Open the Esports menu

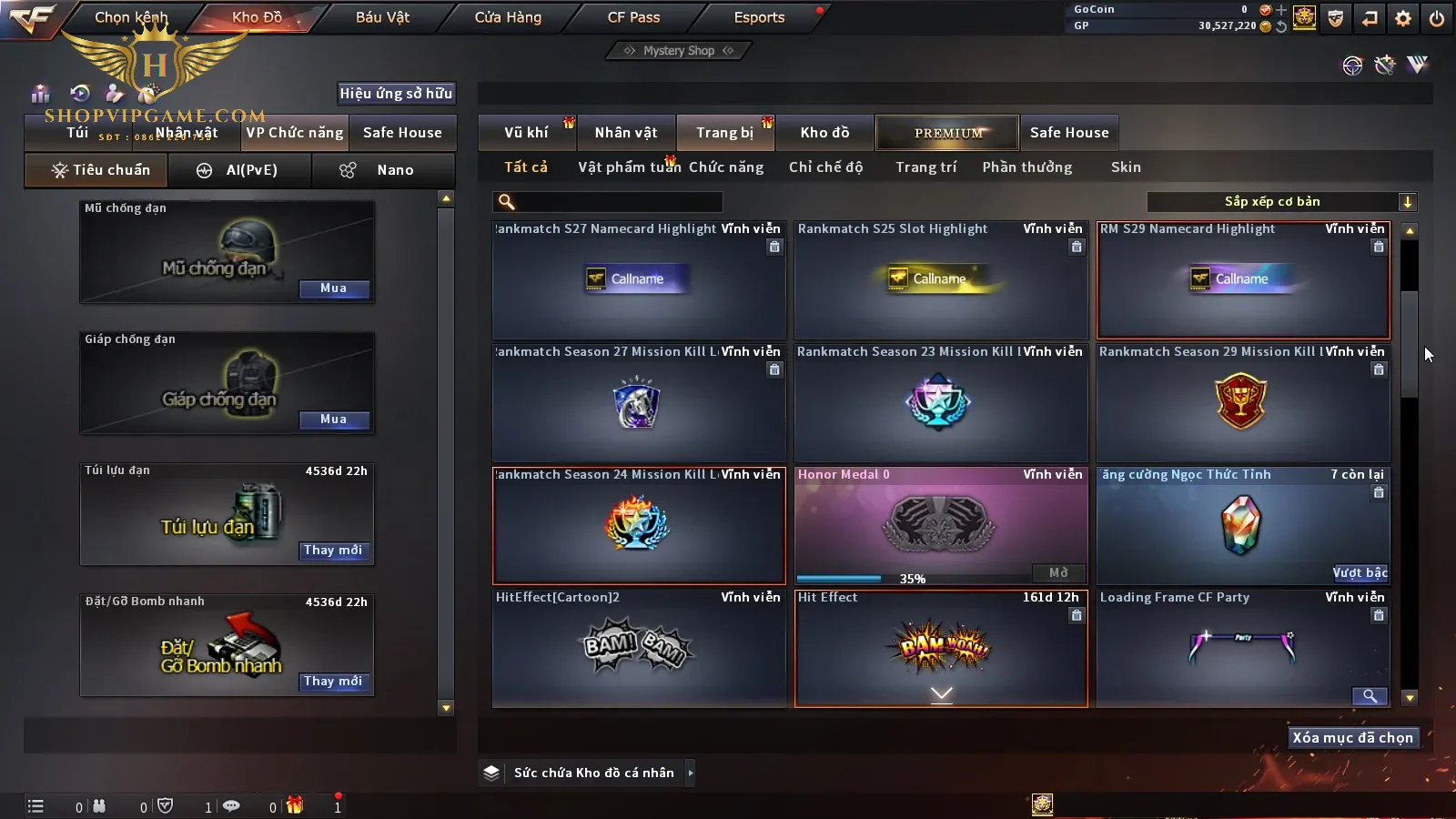pos(759,17)
